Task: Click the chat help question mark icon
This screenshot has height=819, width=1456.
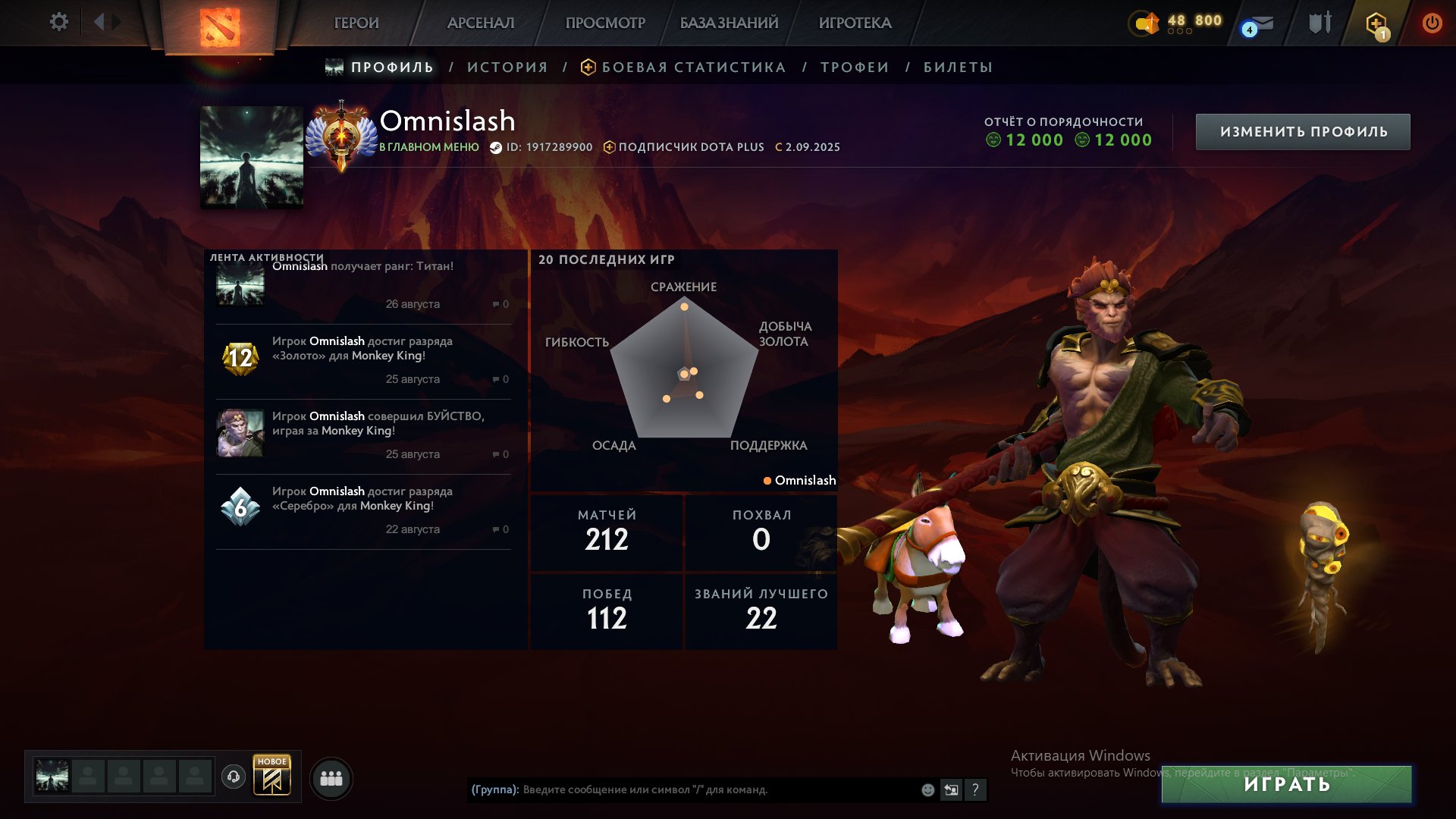Action: point(976,790)
